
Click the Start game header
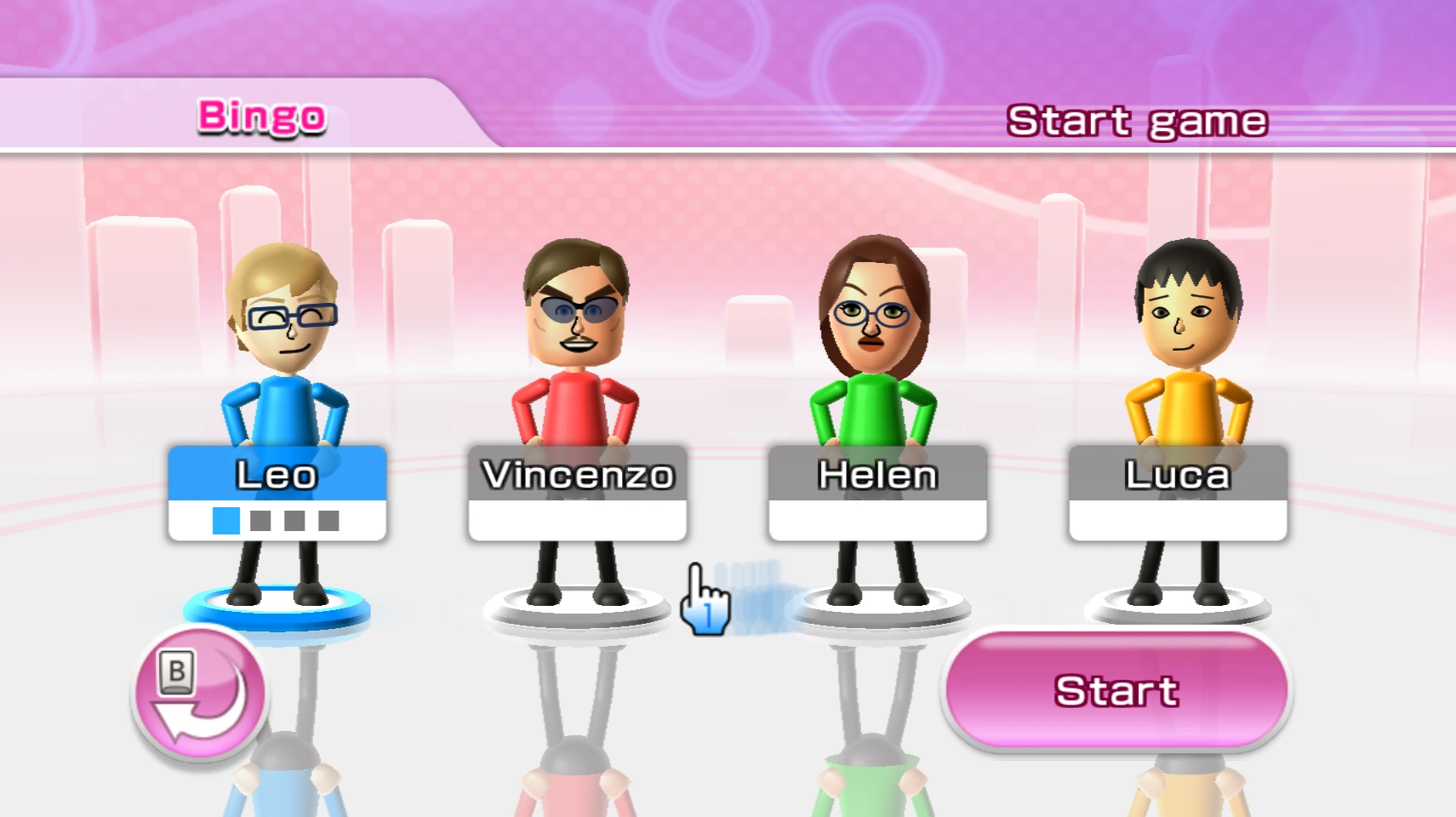coord(1137,119)
